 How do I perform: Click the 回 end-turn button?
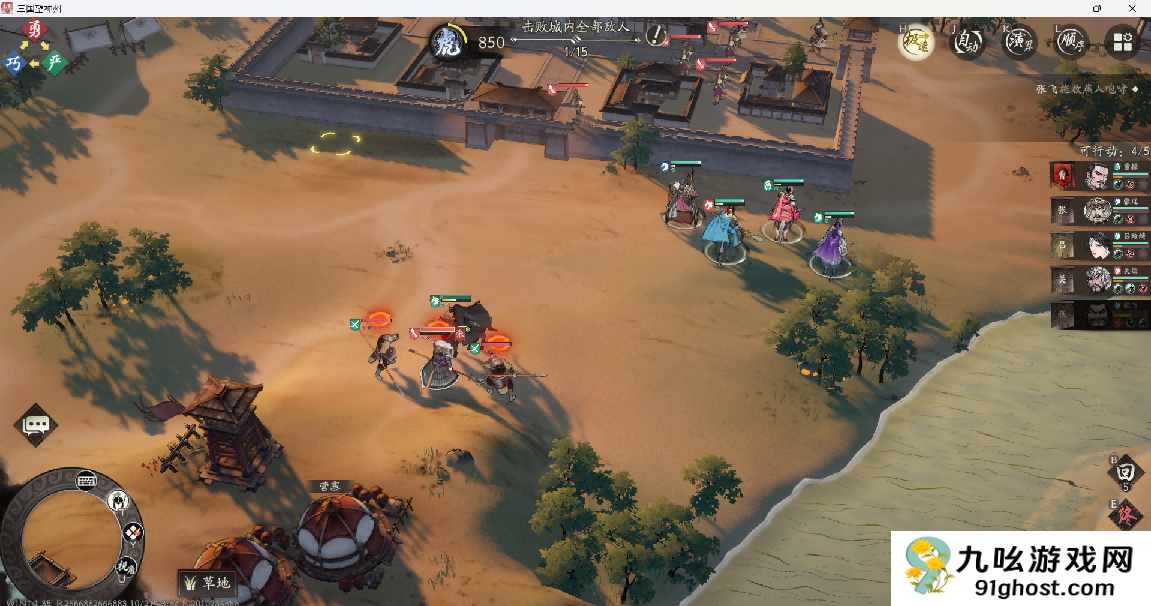pos(1125,470)
